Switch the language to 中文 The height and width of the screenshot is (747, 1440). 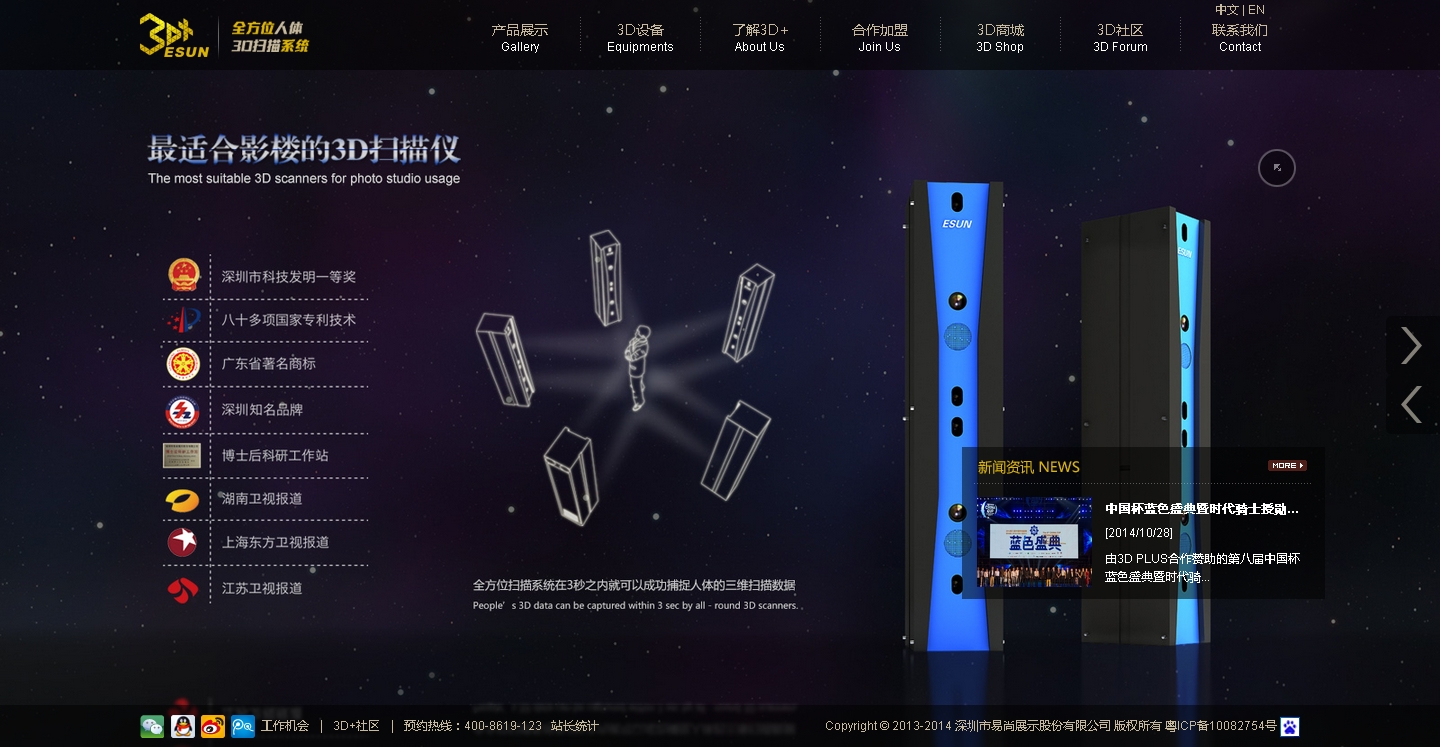point(1226,10)
